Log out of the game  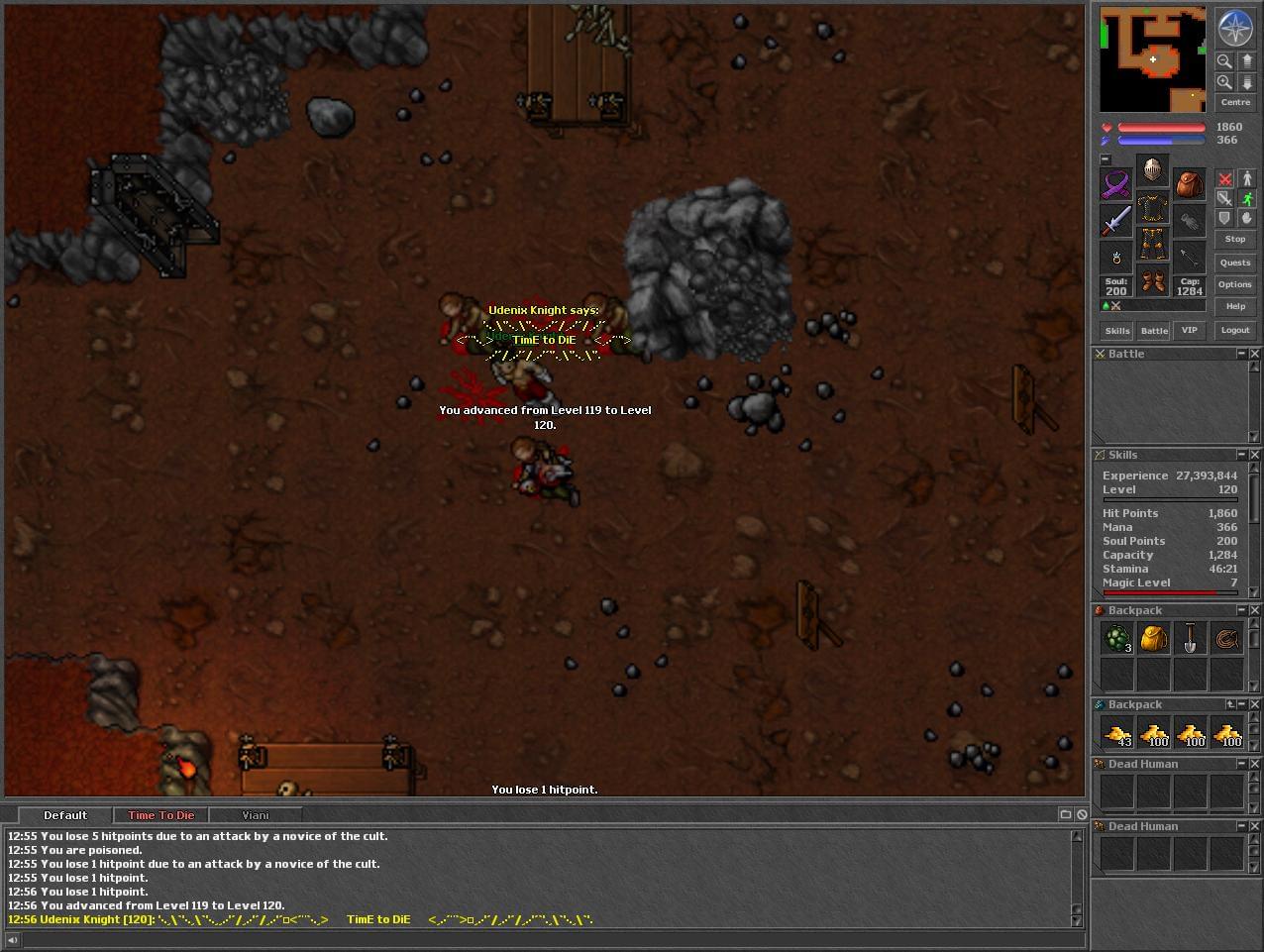(x=1234, y=330)
